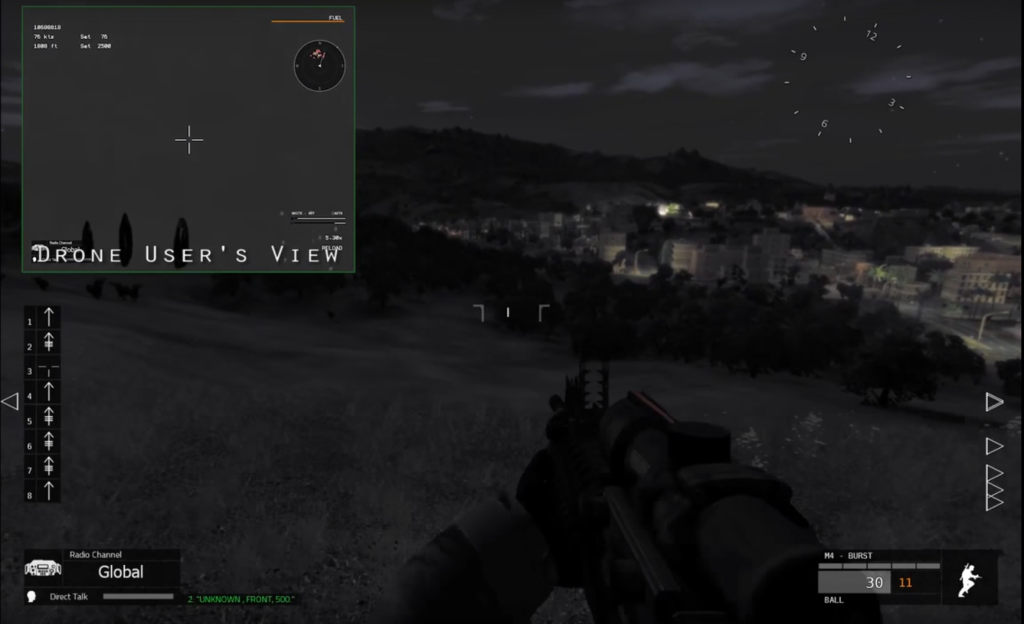This screenshot has height=624, width=1024.
Task: Click the Global radio channel panel
Action: (x=120, y=571)
